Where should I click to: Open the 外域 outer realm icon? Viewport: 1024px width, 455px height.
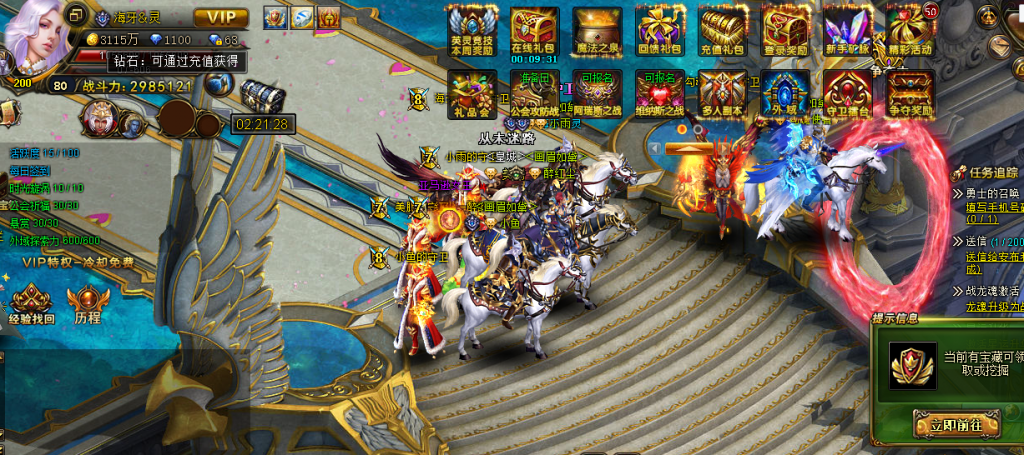[785, 92]
